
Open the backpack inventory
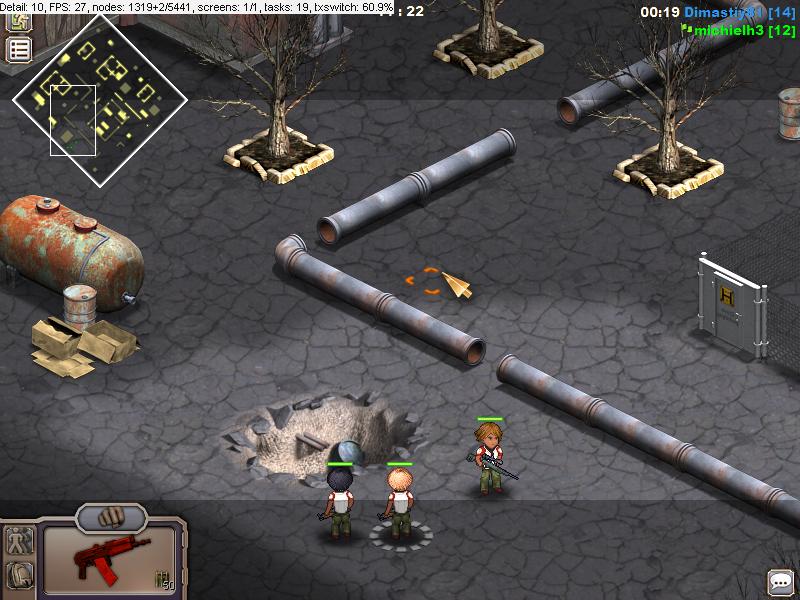click(20, 575)
